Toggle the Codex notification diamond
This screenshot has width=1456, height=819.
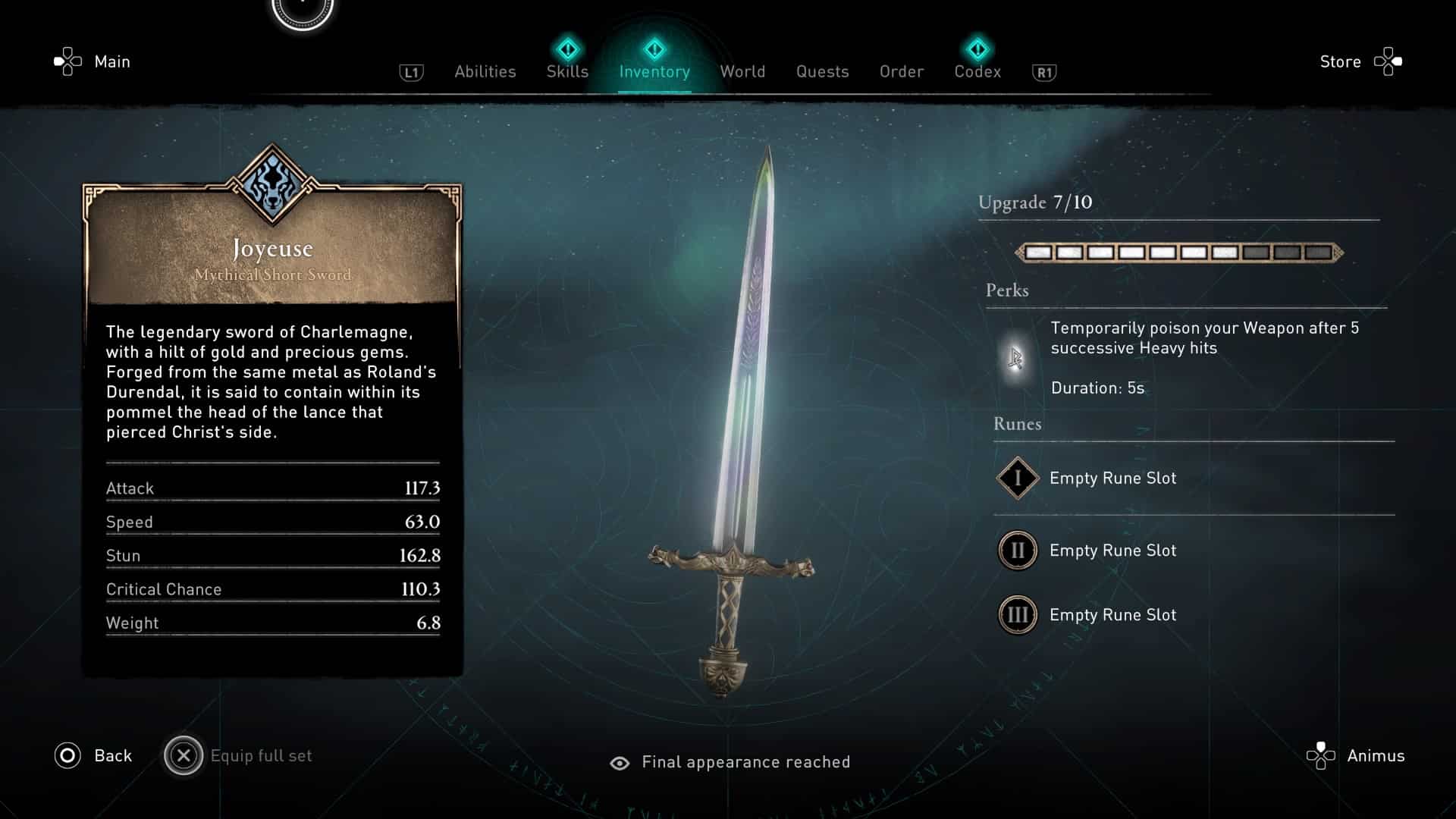[978, 48]
